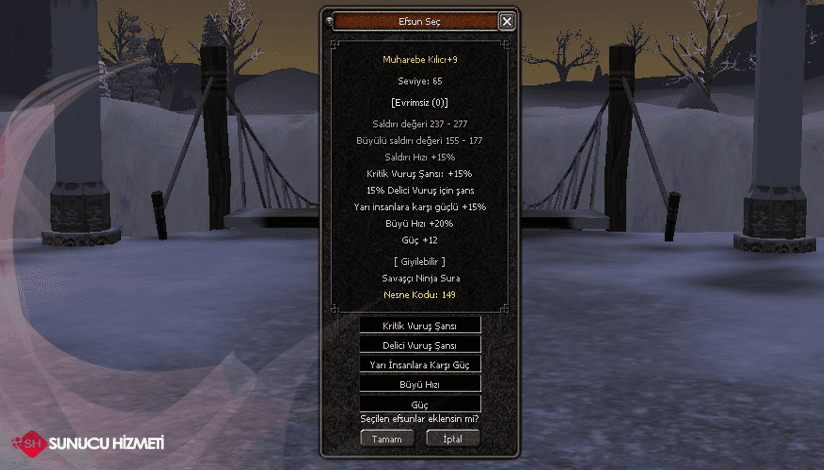Select the Kritik Vuruş Şansı option

[x=420, y=325]
